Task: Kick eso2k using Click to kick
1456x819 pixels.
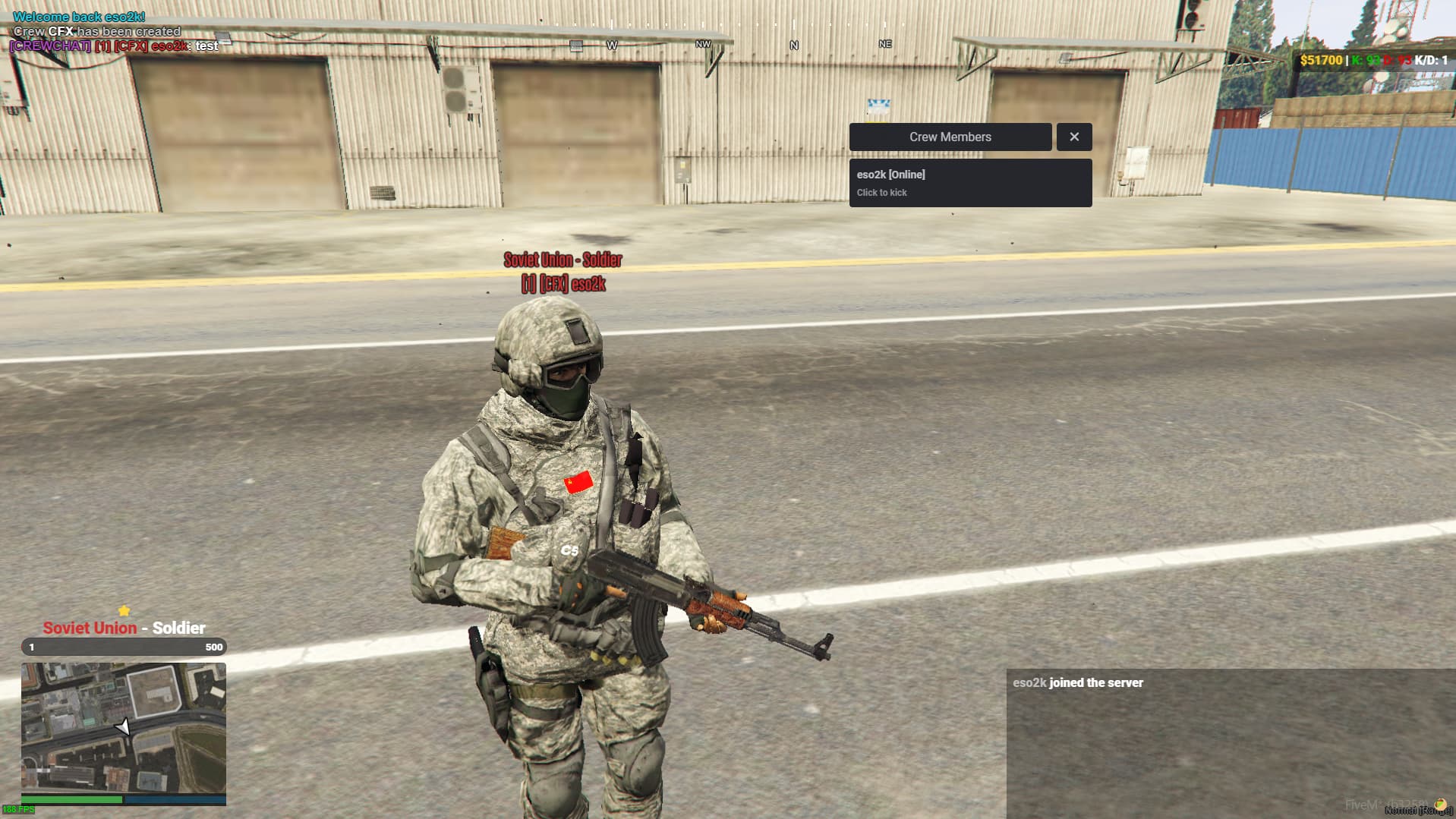Action: 881,192
